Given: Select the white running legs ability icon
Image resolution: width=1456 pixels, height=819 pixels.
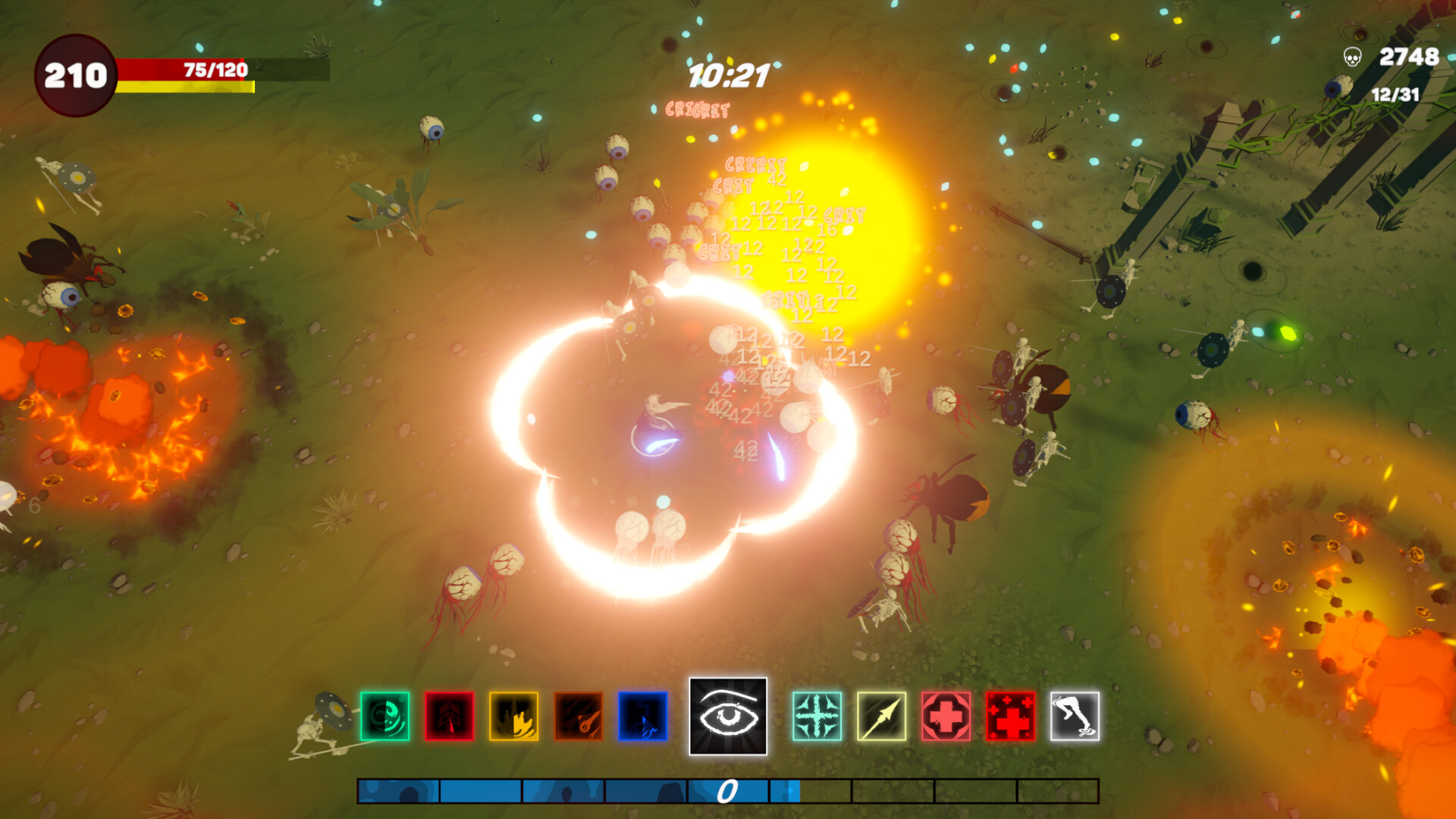Looking at the screenshot, I should 1074,717.
